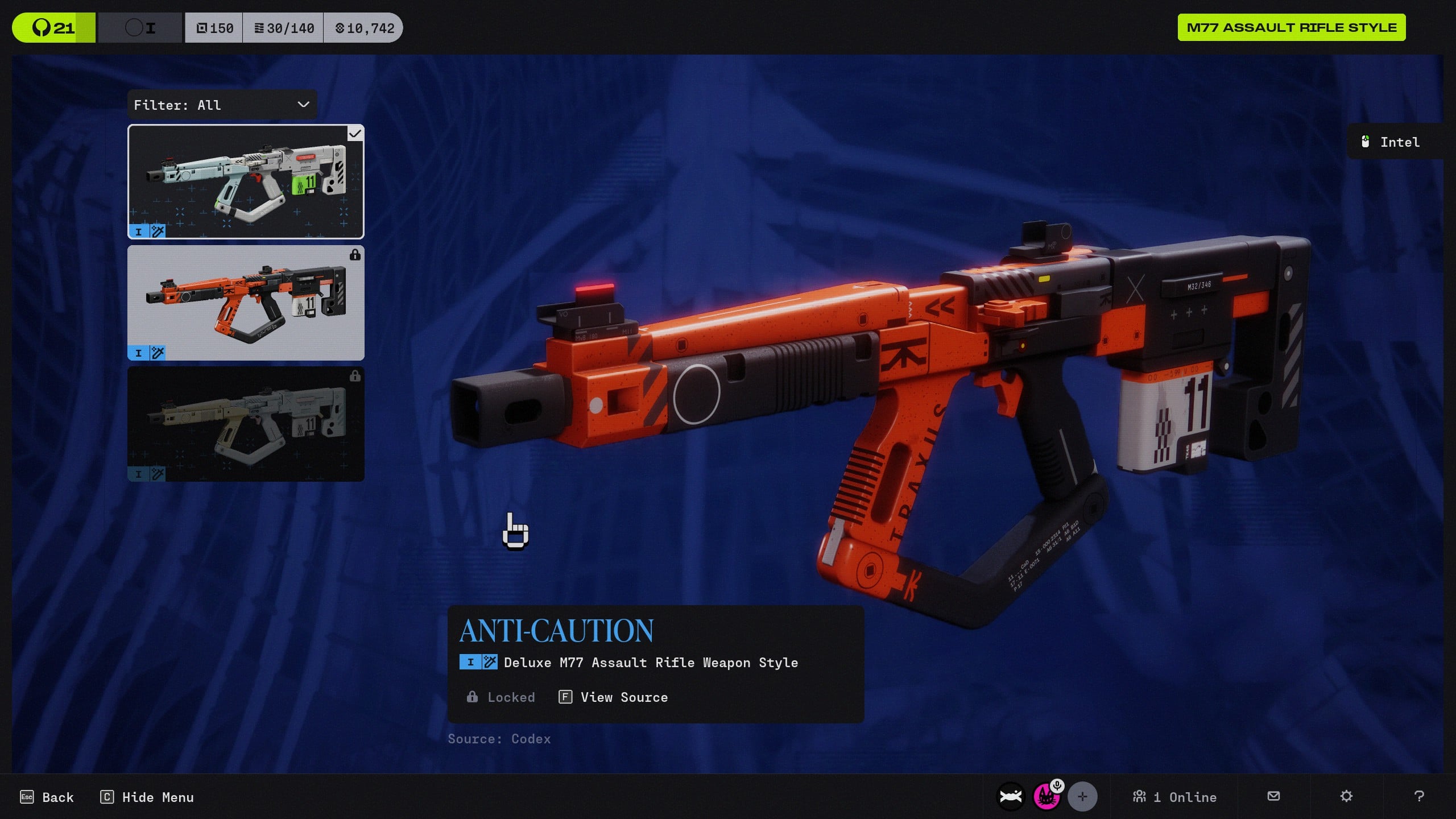Add a party member with plus button

click(x=1082, y=797)
